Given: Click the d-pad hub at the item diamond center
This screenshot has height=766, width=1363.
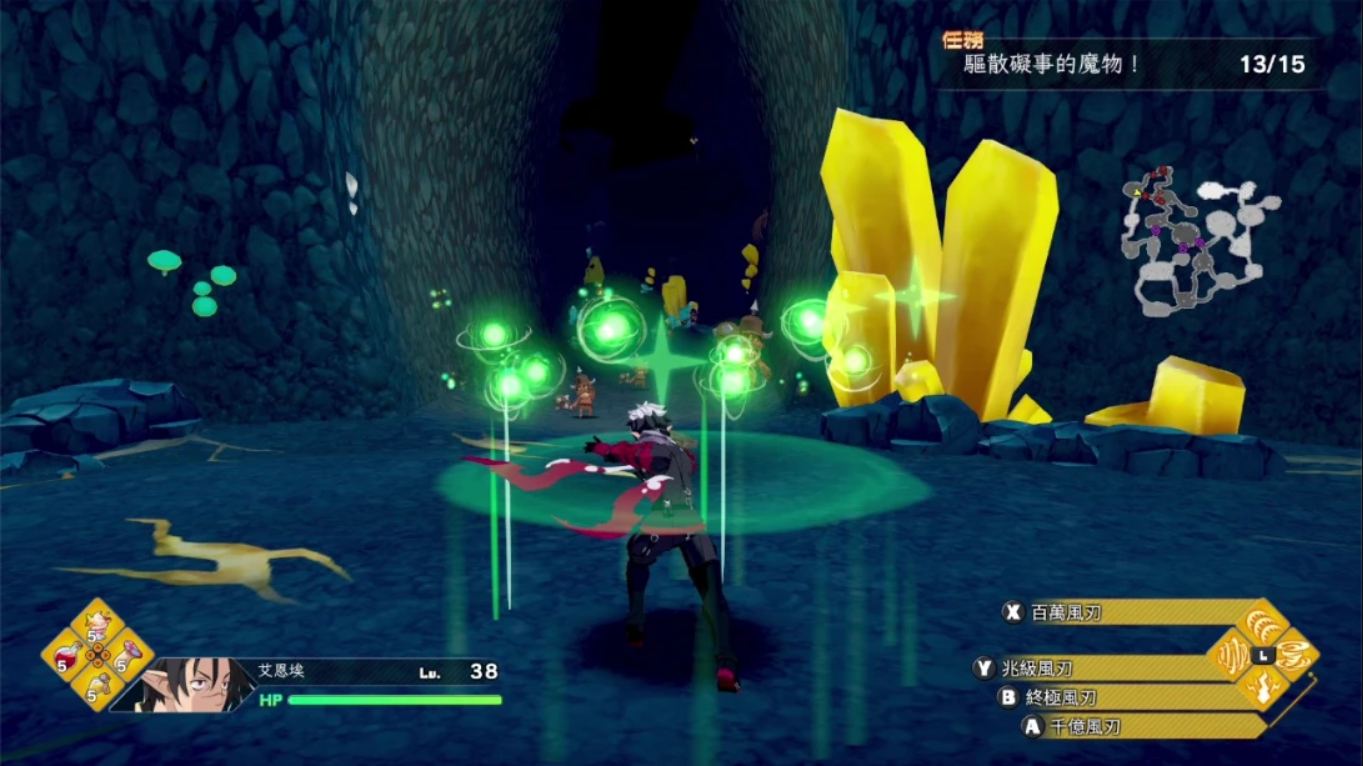Looking at the screenshot, I should pos(97,655).
